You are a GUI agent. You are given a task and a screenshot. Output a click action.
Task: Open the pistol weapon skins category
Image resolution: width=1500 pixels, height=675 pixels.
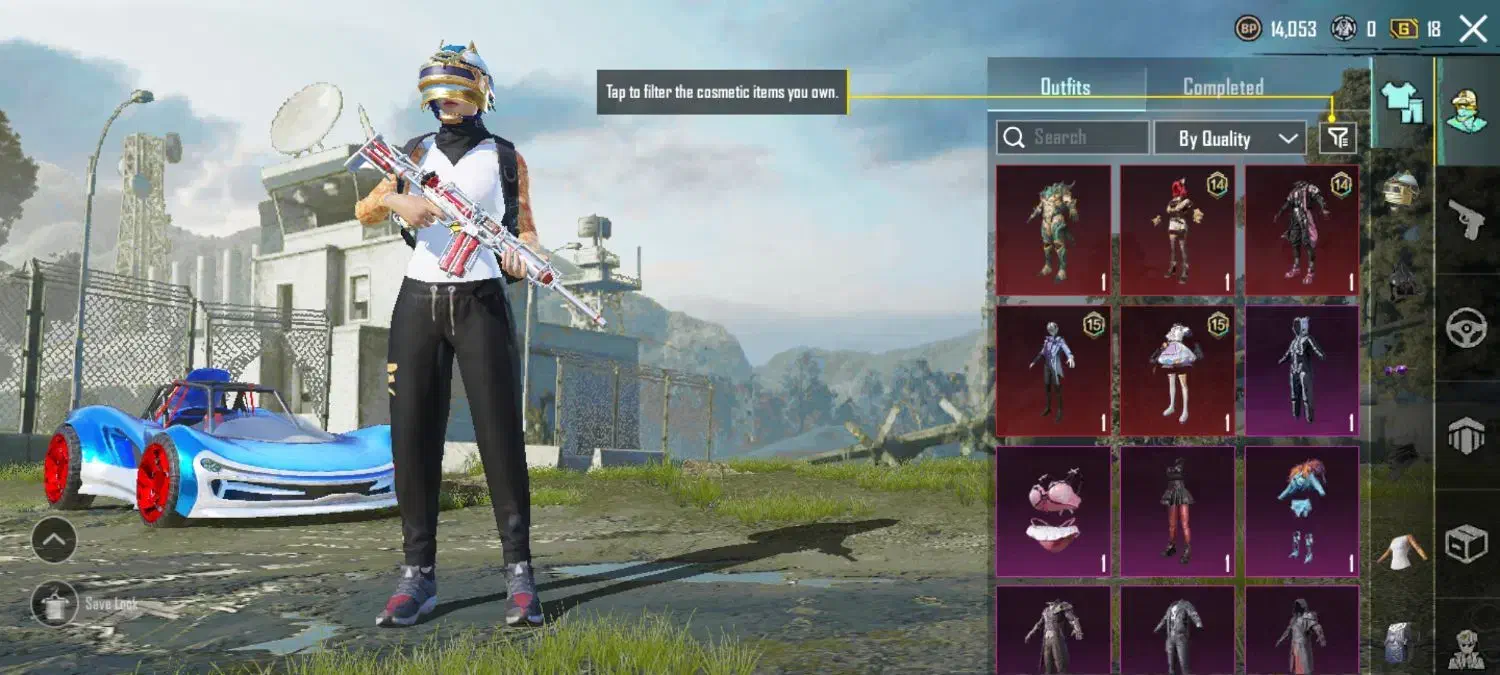pos(1467,218)
